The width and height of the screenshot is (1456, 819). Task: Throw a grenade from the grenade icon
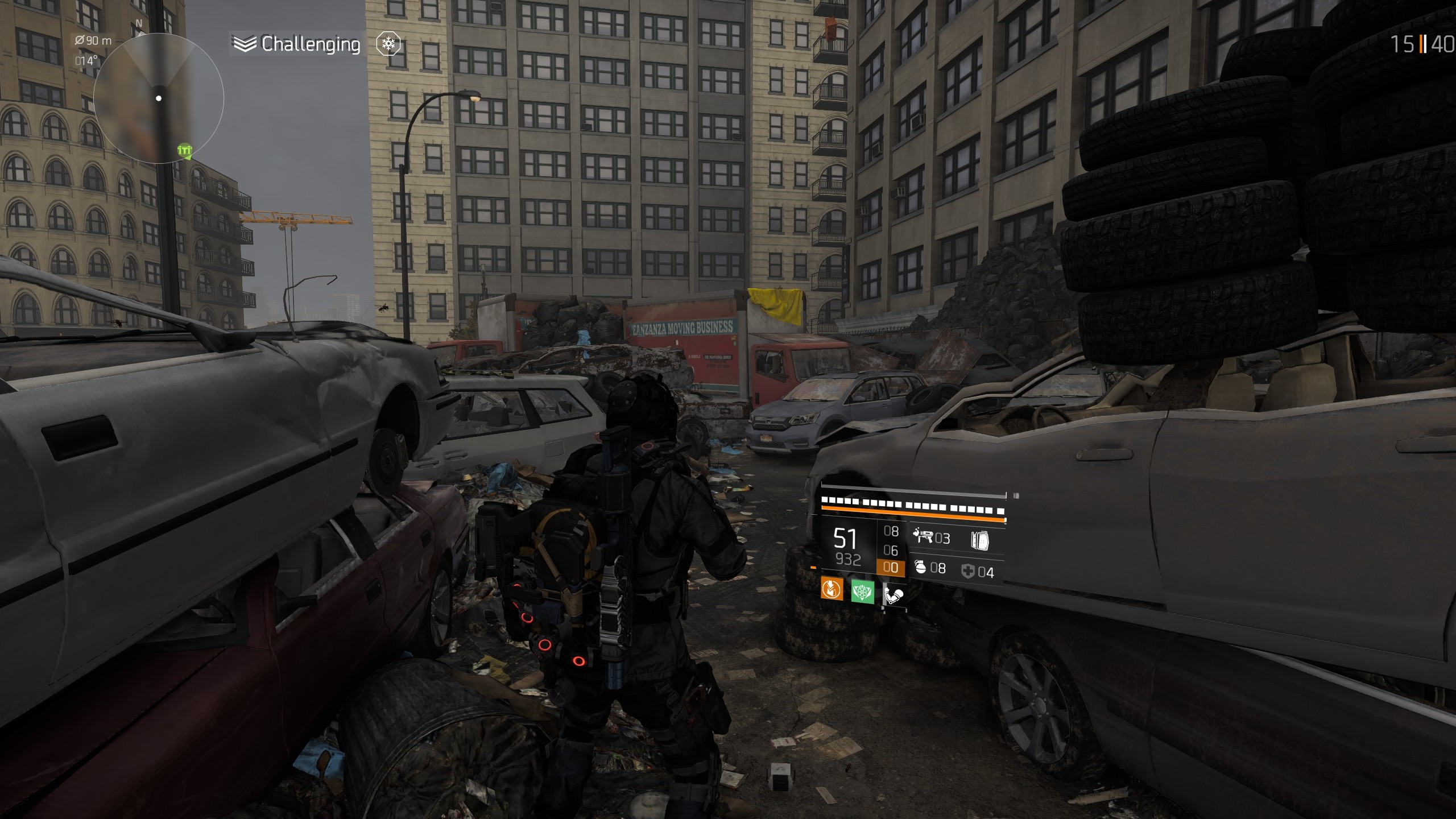920,567
